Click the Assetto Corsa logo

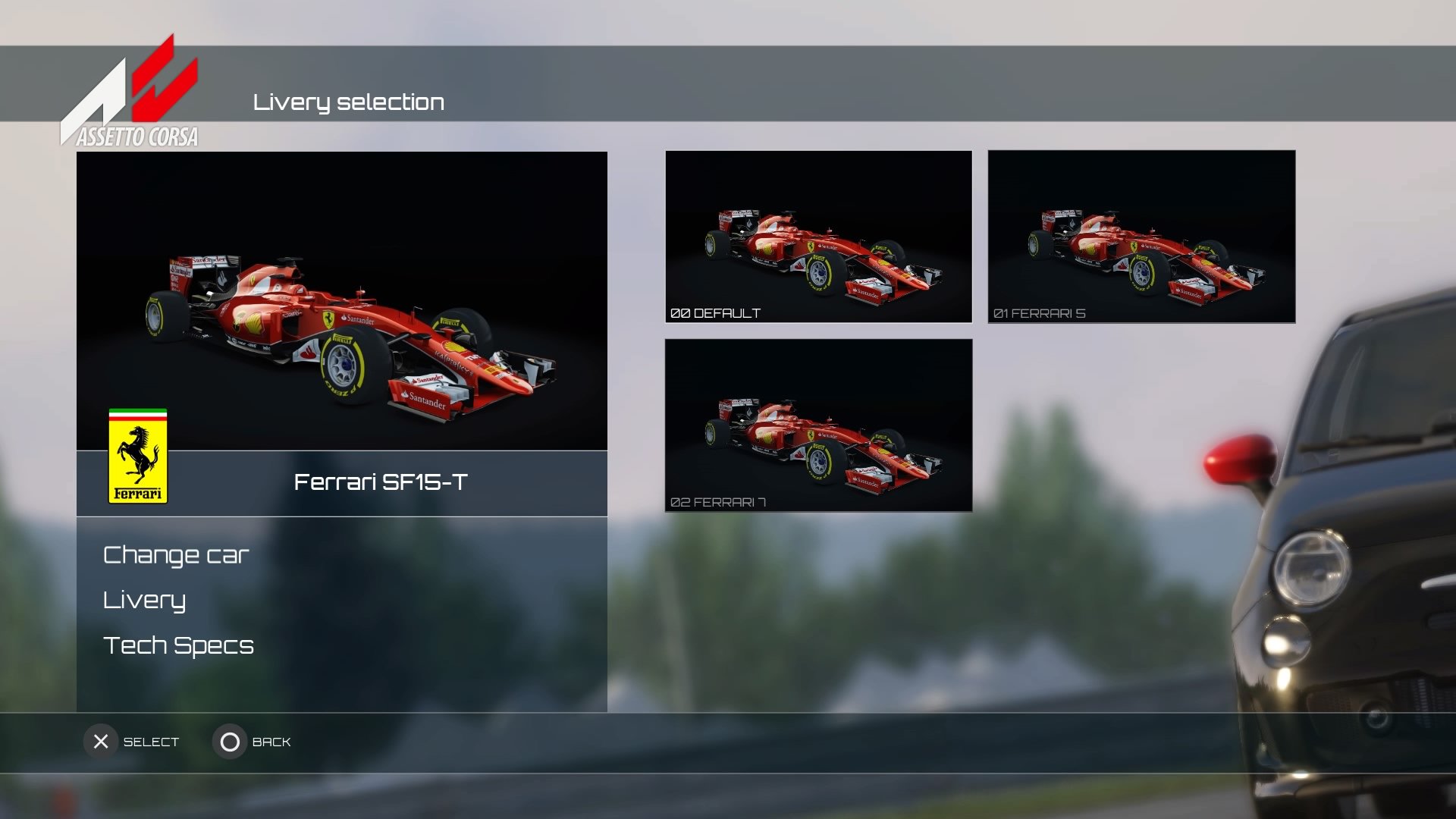point(129,91)
